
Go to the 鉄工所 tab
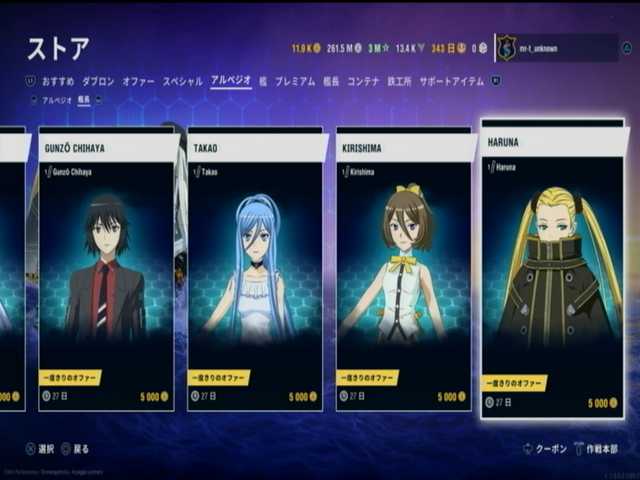pos(398,81)
